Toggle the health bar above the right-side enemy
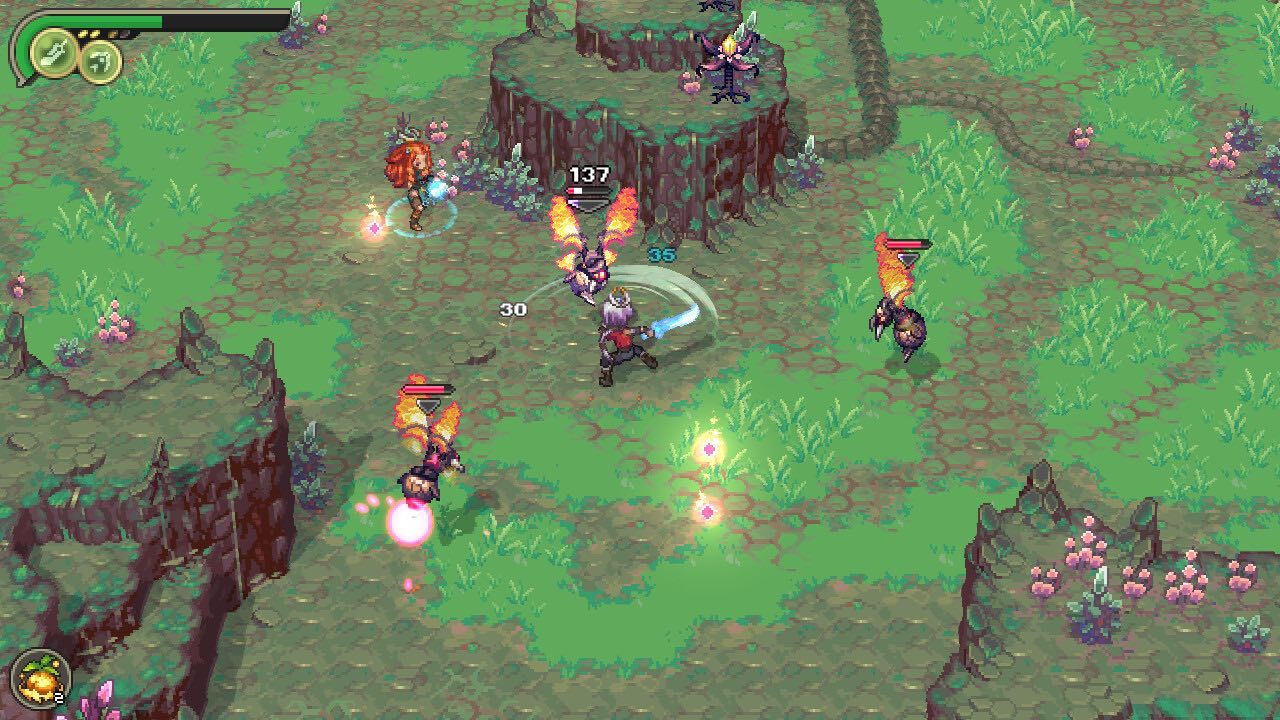 pos(906,243)
